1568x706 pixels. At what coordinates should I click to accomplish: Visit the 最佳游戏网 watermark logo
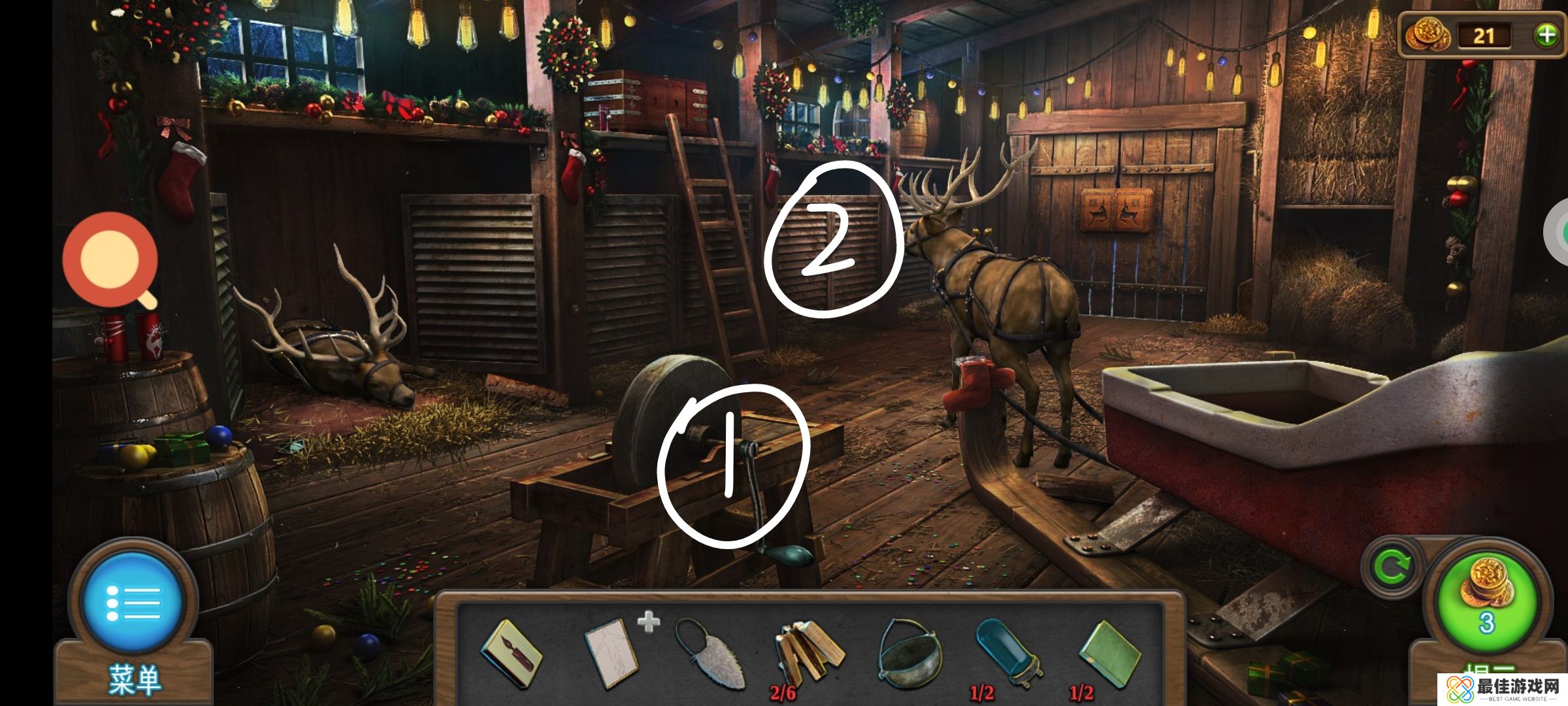pos(1503,689)
